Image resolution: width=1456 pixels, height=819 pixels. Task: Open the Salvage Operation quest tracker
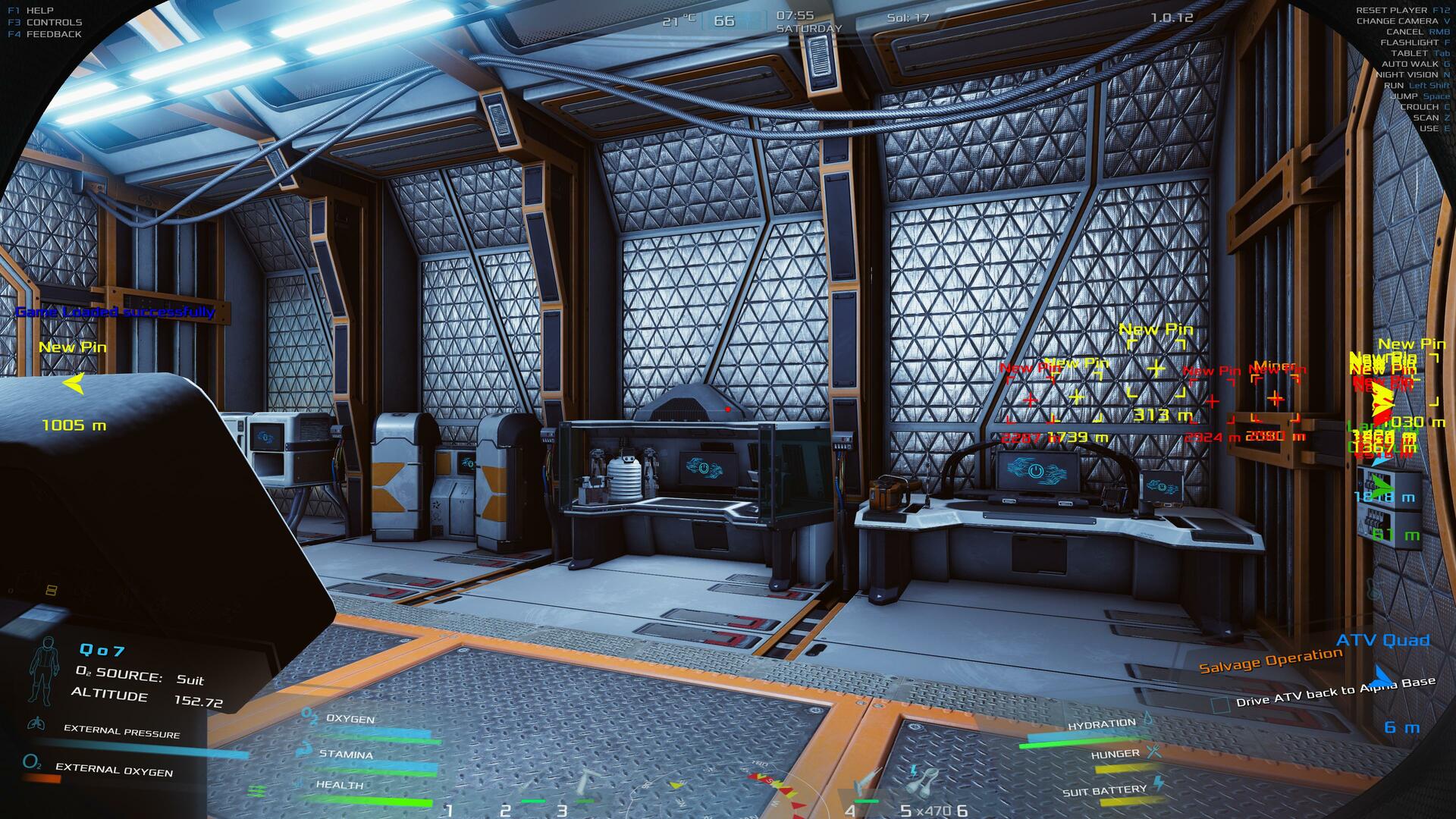tap(1270, 660)
